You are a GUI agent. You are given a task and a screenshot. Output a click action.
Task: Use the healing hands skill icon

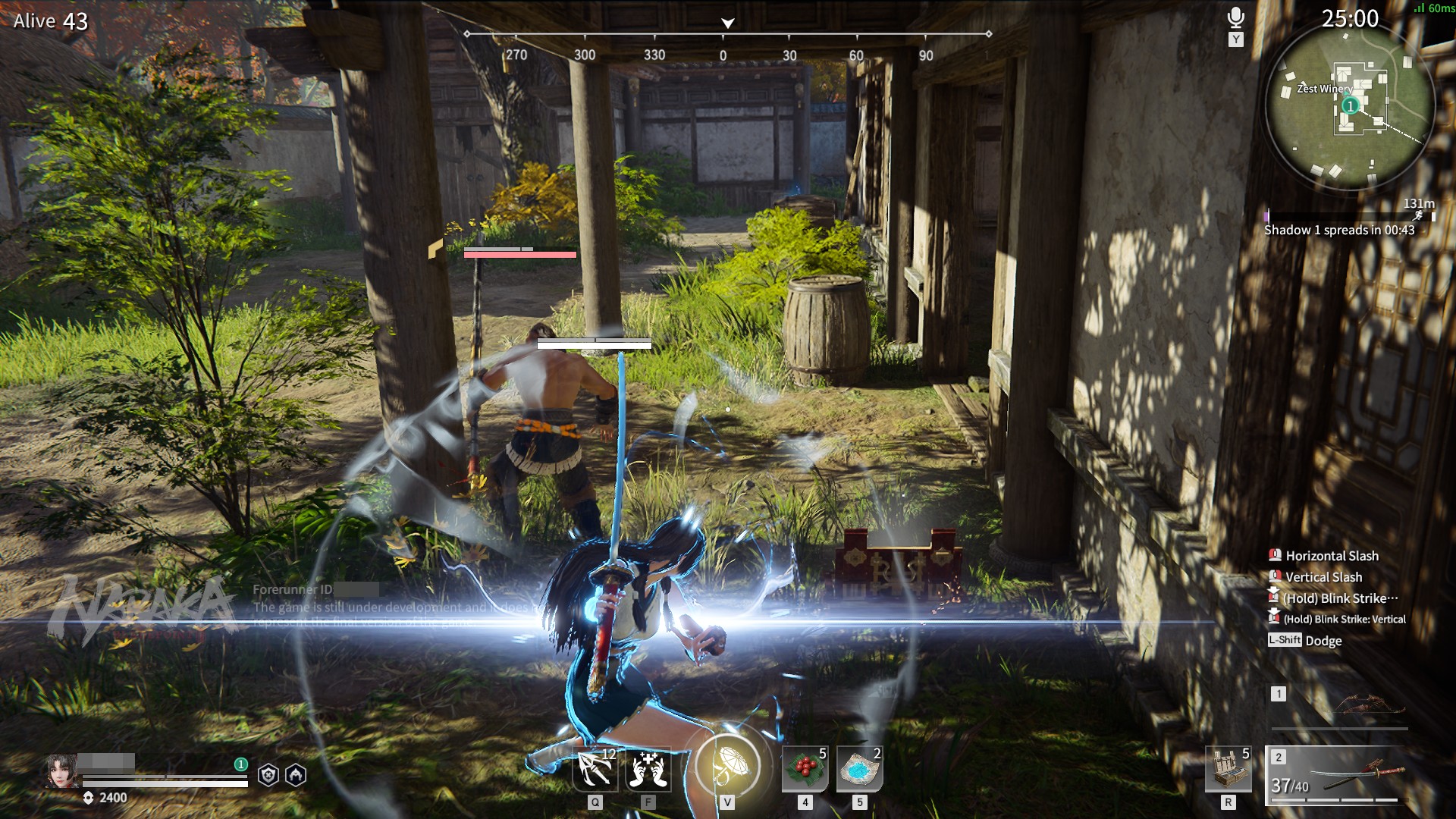pyautogui.click(x=648, y=769)
